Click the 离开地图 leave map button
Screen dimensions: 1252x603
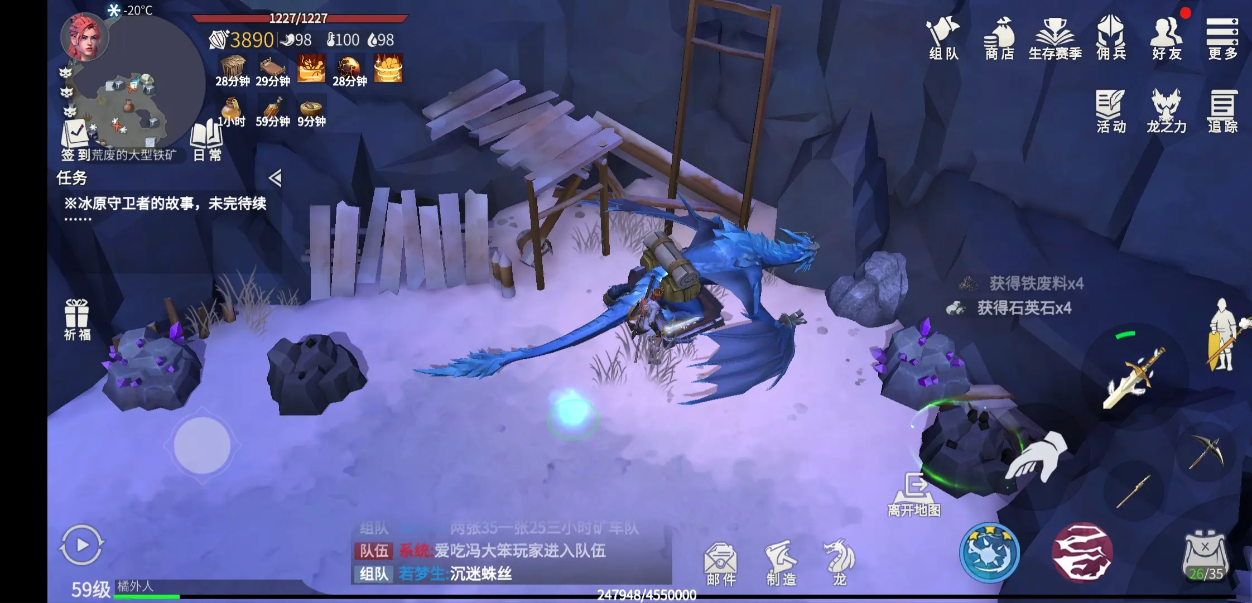[x=914, y=493]
